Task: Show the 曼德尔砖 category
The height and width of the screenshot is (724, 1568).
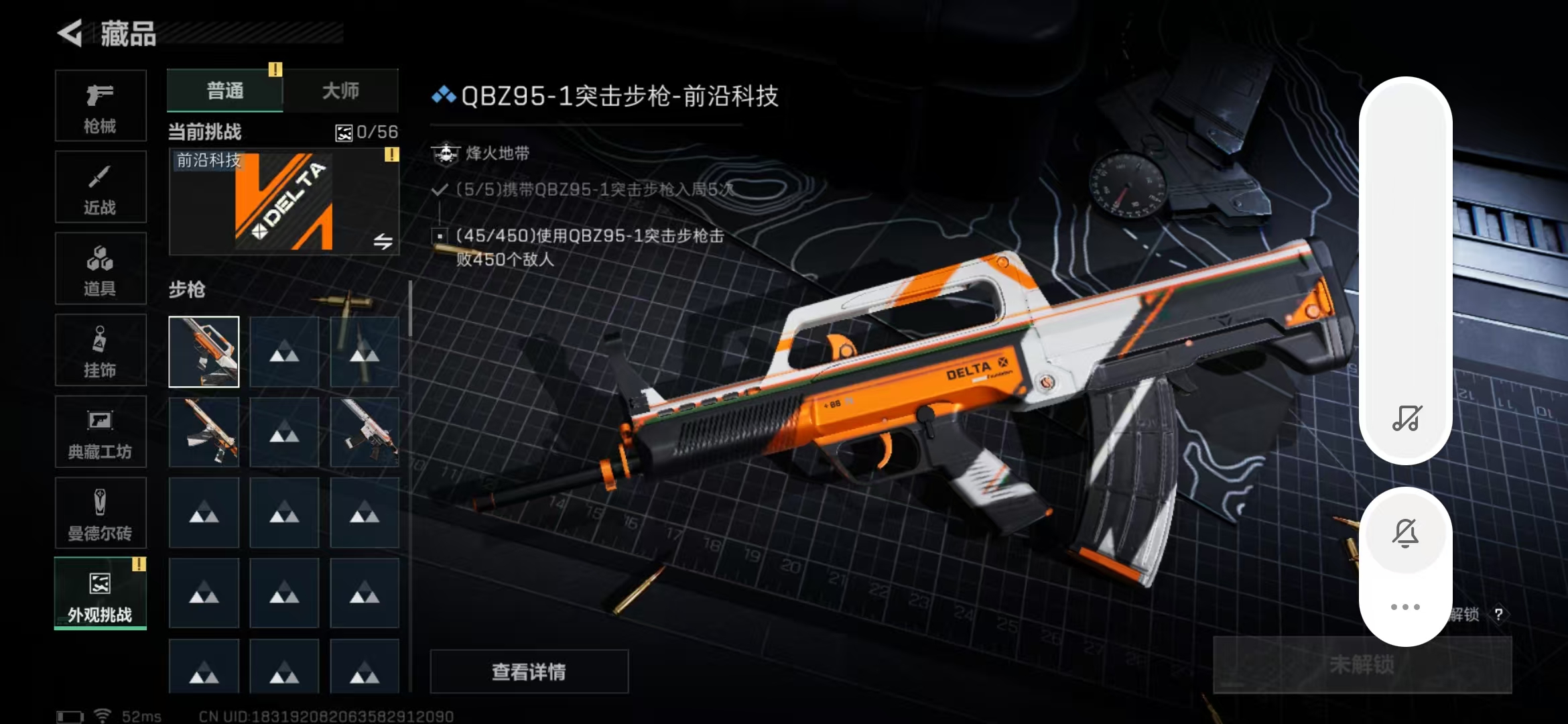Action: [101, 514]
